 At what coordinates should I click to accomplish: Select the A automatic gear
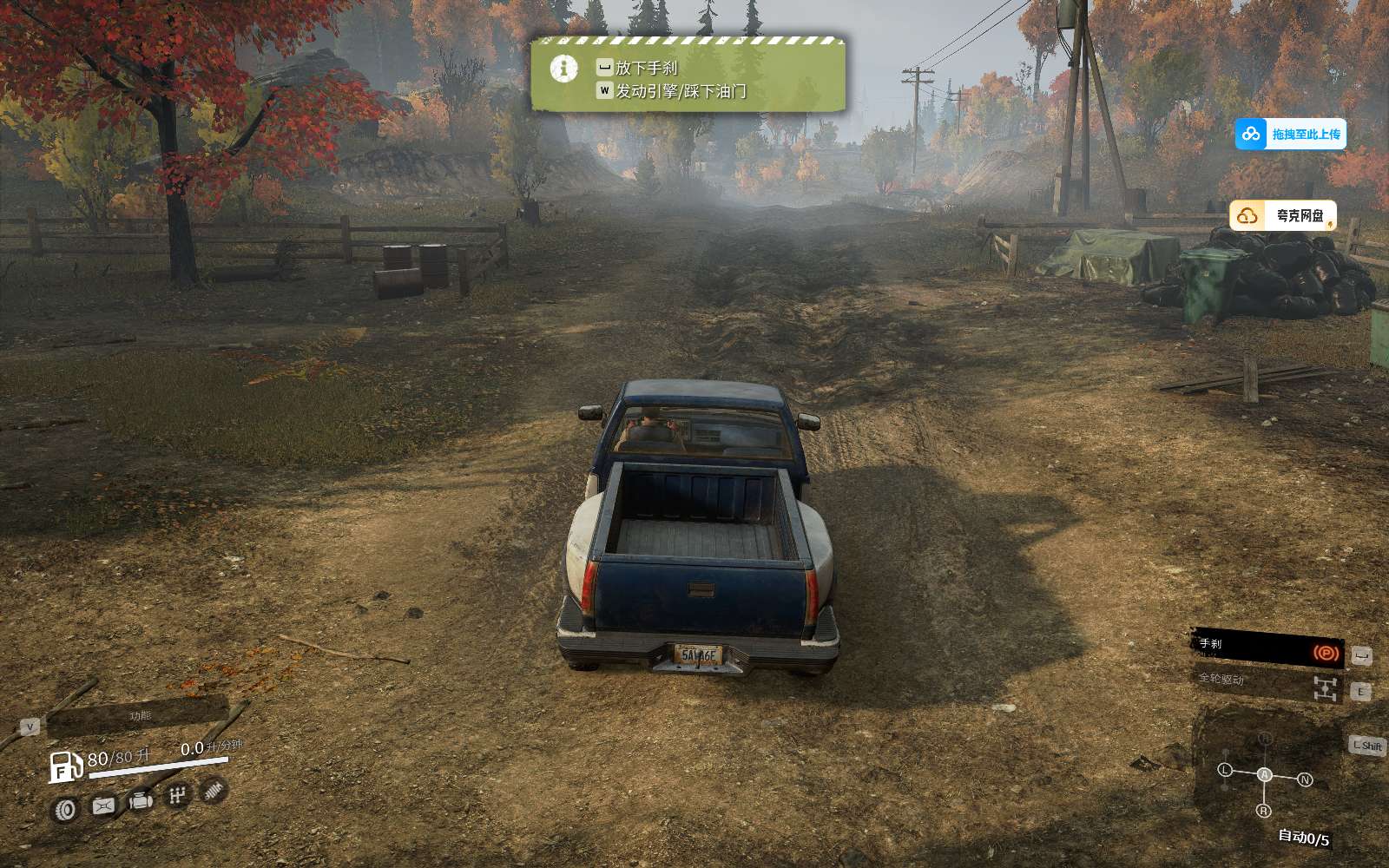click(x=1265, y=774)
